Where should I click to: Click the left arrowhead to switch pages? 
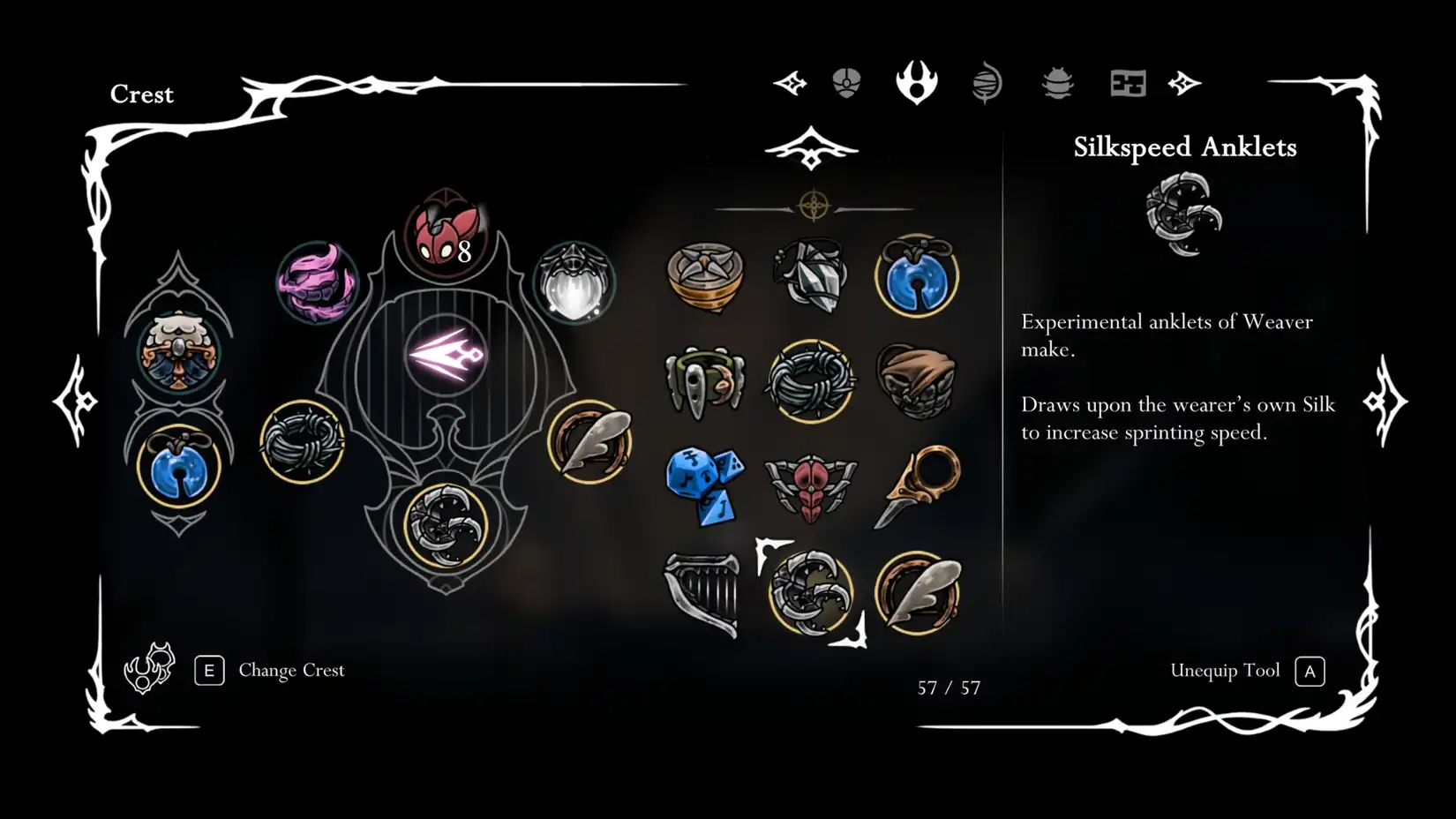click(x=790, y=82)
